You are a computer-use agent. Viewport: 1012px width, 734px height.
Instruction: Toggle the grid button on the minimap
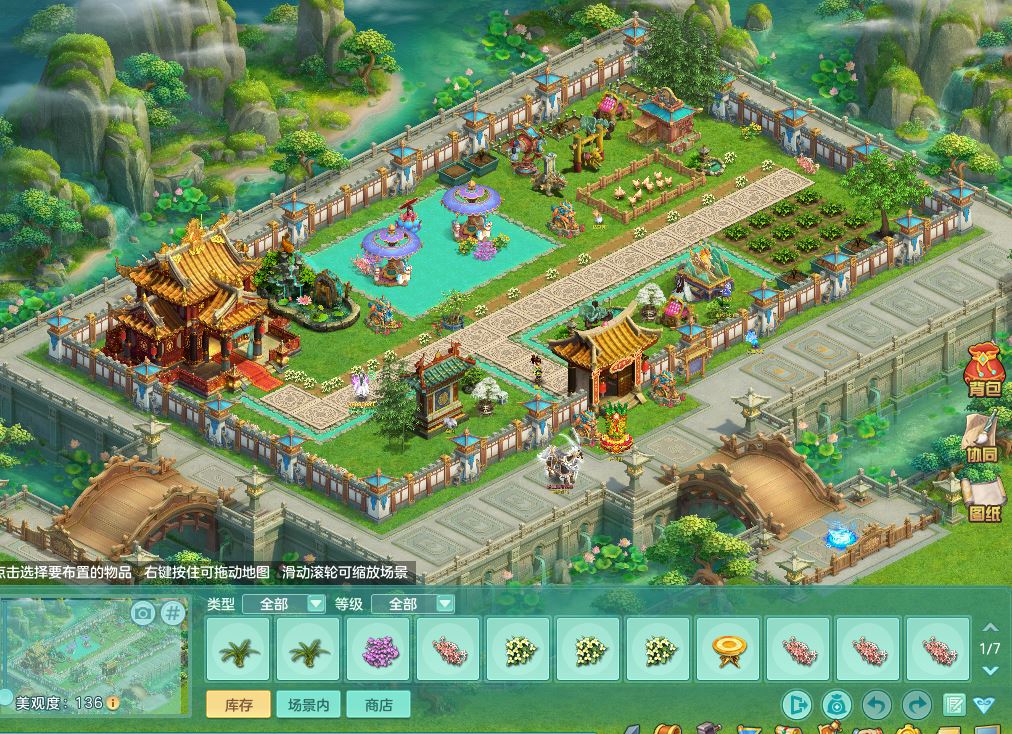[173, 613]
